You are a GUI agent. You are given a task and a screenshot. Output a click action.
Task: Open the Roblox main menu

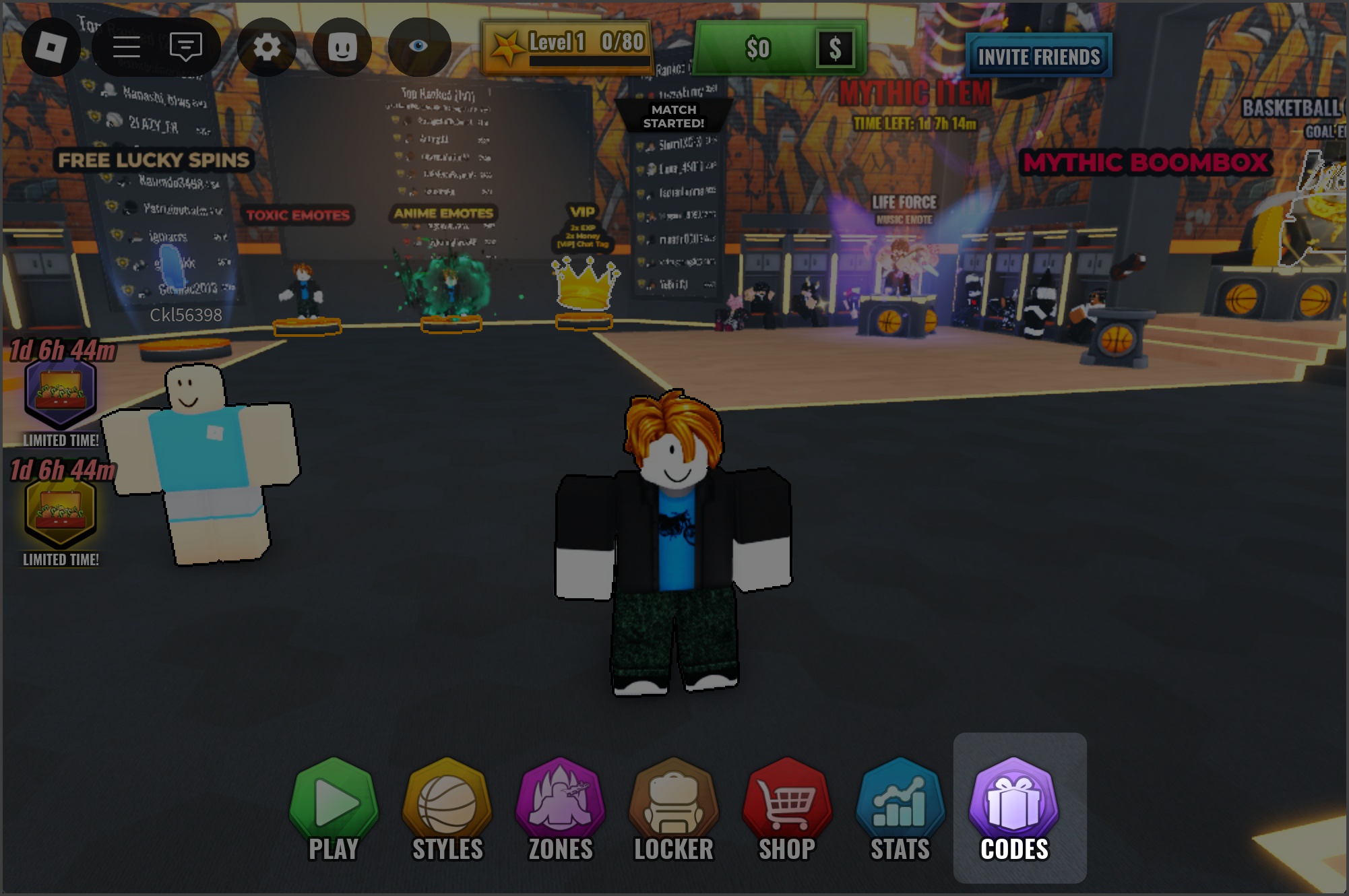[x=51, y=47]
